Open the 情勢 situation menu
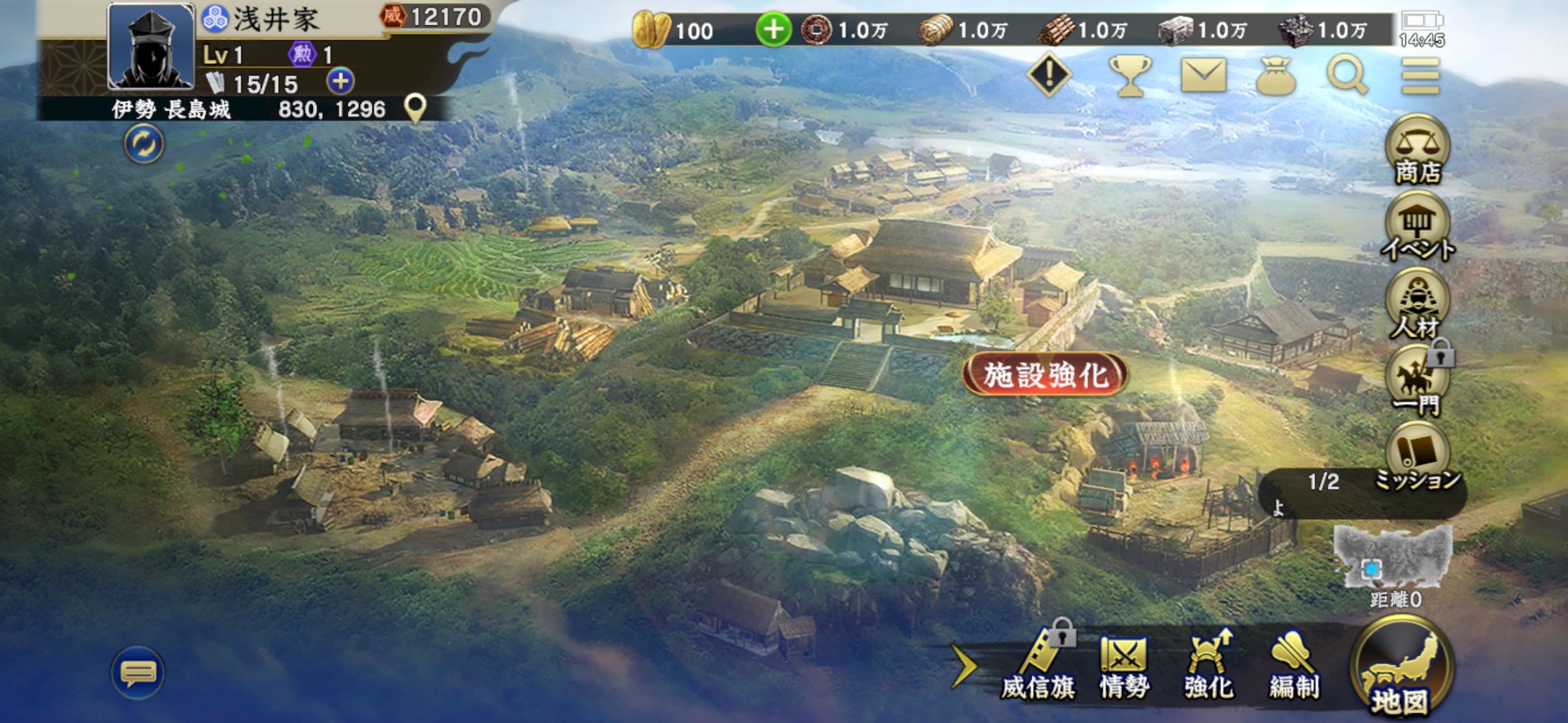Screen dimensions: 1568x723 tap(1124, 667)
